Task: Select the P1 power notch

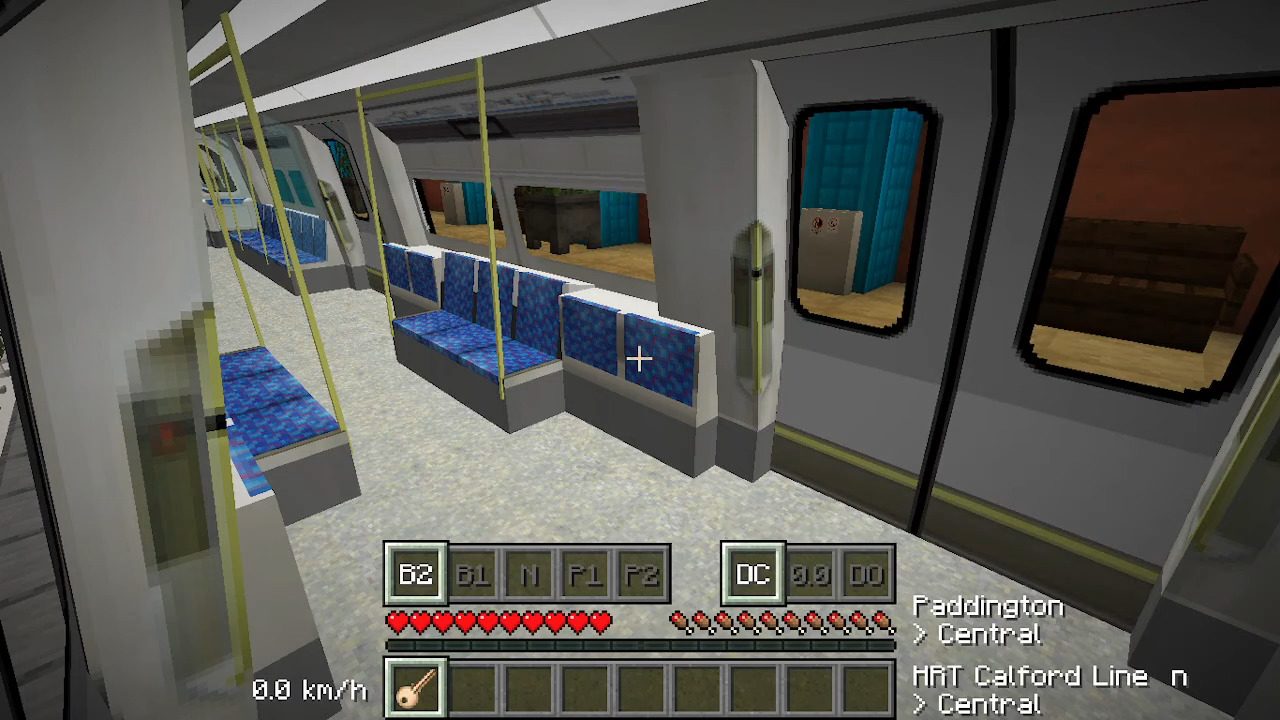Action: coord(586,573)
